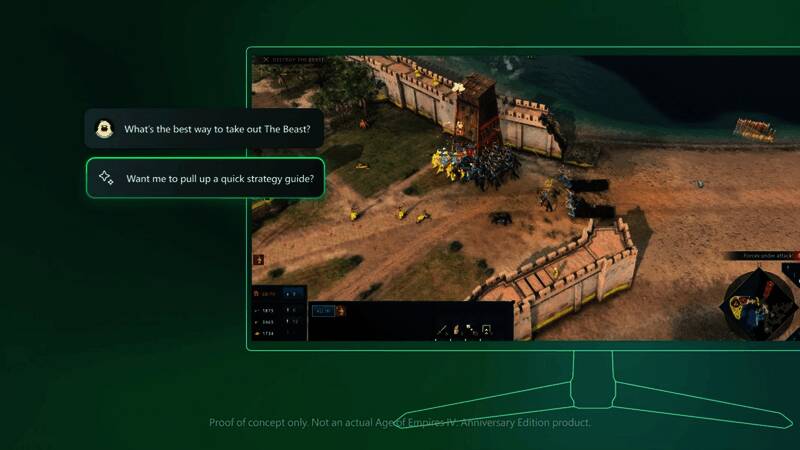Click the selected unit portrait in the panel

tap(340, 311)
